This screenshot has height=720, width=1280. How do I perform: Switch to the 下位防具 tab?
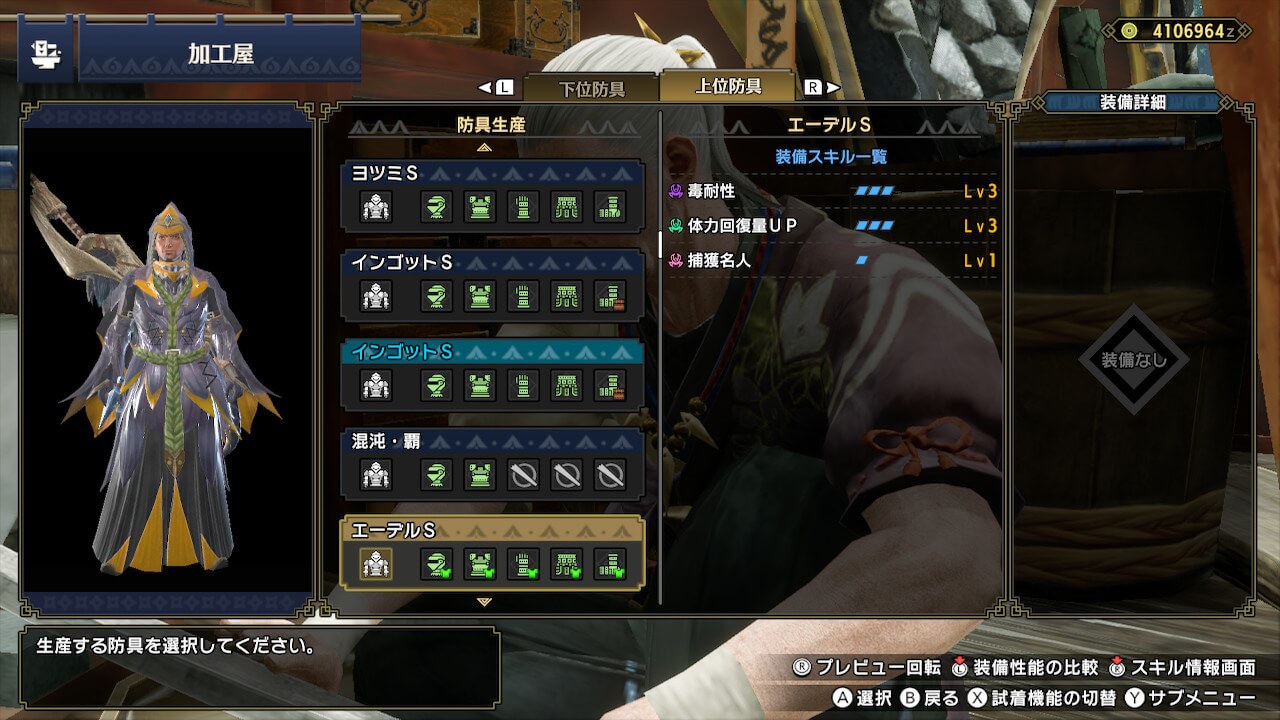tap(591, 88)
